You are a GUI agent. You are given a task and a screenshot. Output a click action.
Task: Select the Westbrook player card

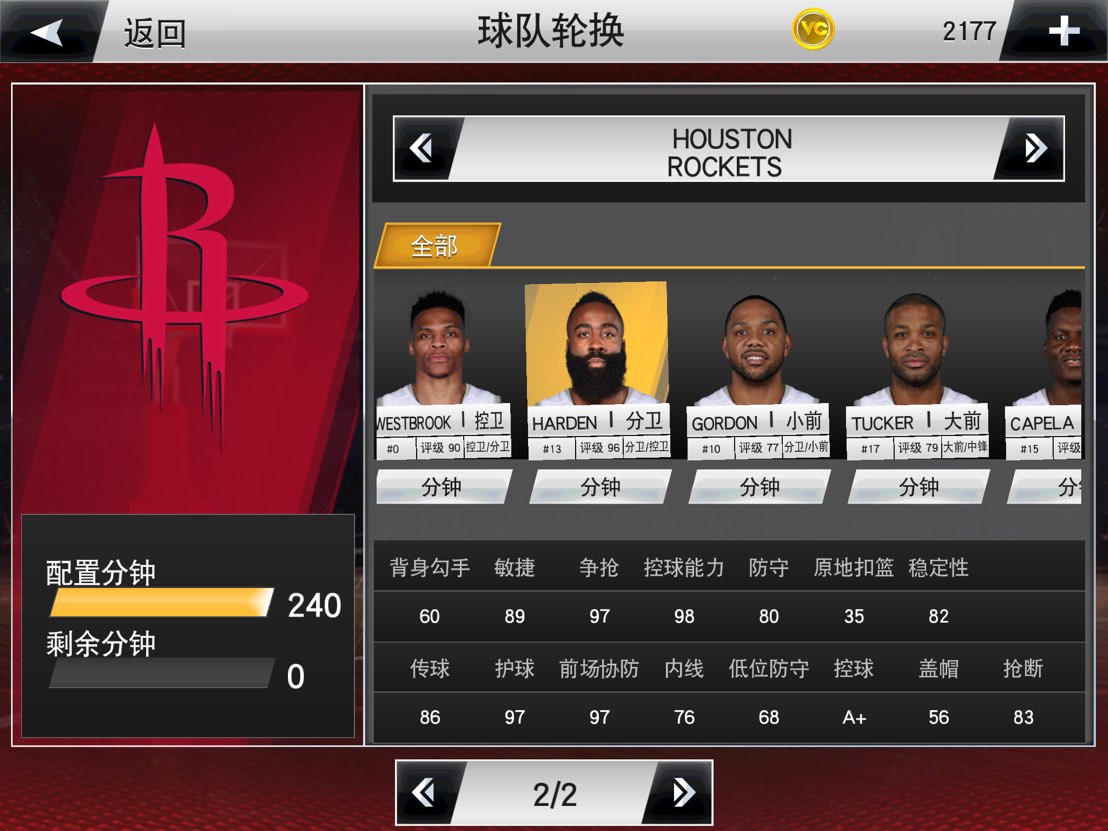click(440, 372)
